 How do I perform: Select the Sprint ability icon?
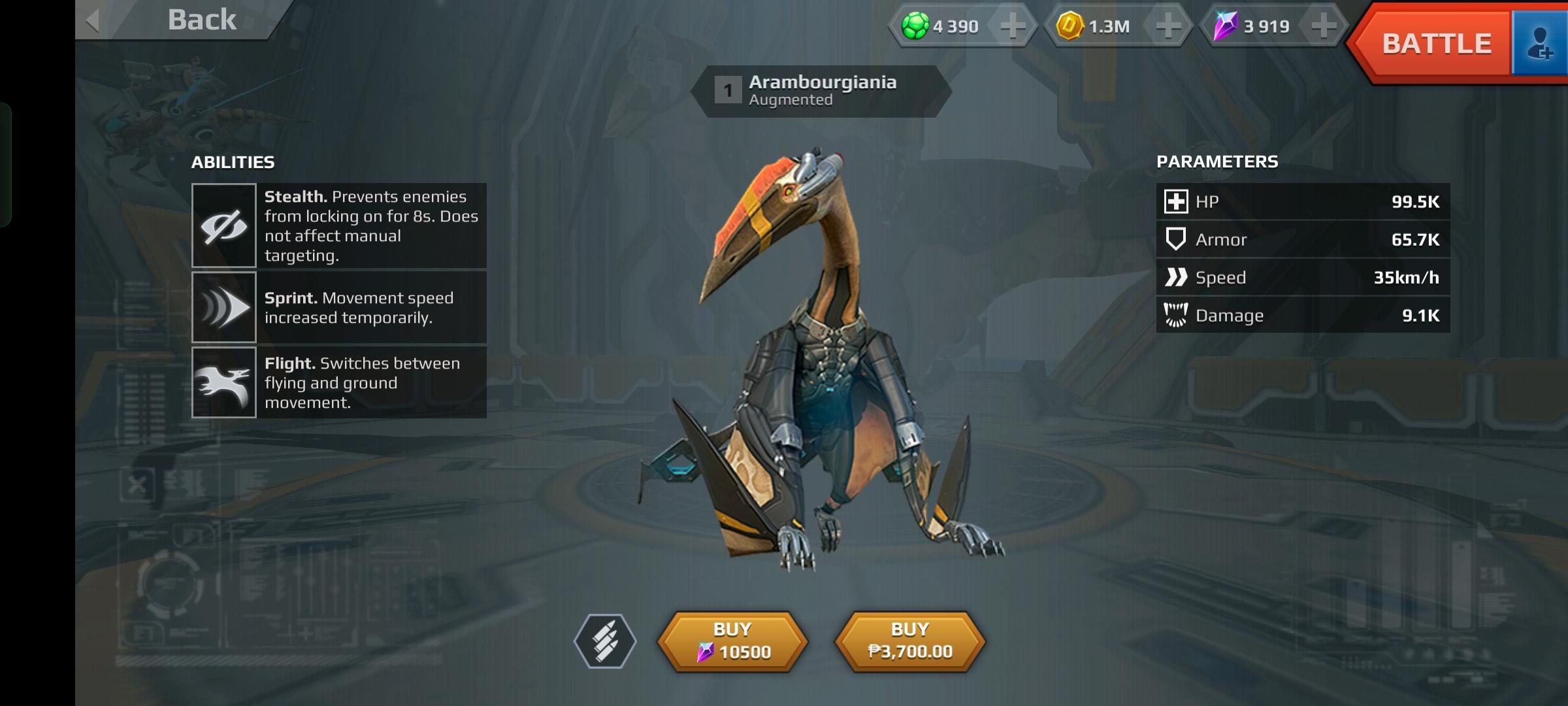coord(223,307)
